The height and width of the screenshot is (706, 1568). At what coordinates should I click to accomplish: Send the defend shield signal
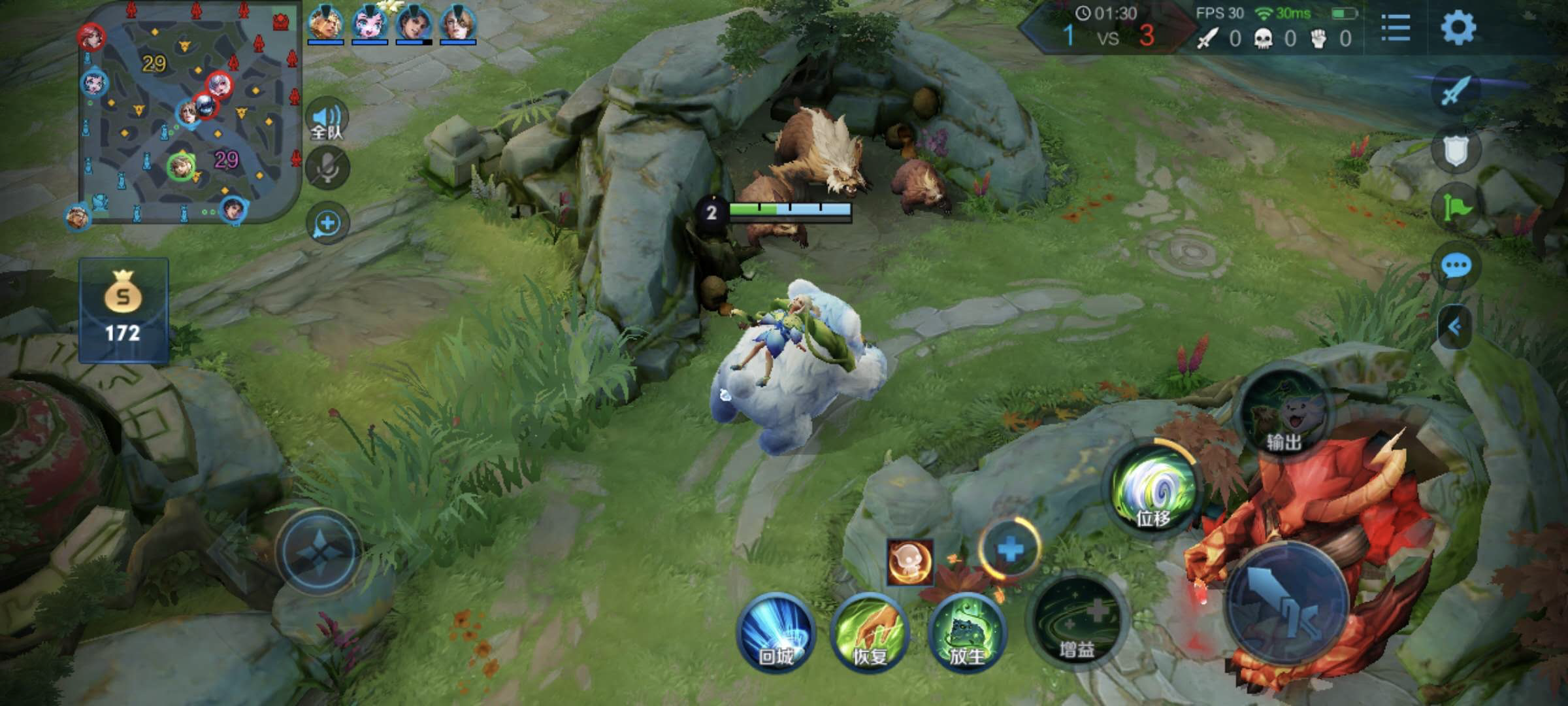point(1456,150)
